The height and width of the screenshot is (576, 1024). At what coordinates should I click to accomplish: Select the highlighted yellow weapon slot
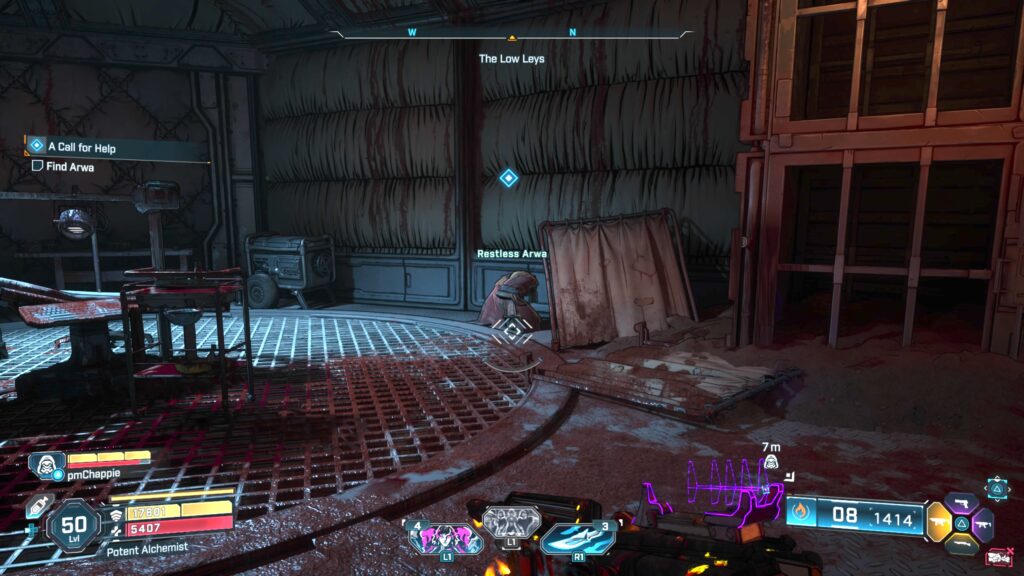(940, 522)
